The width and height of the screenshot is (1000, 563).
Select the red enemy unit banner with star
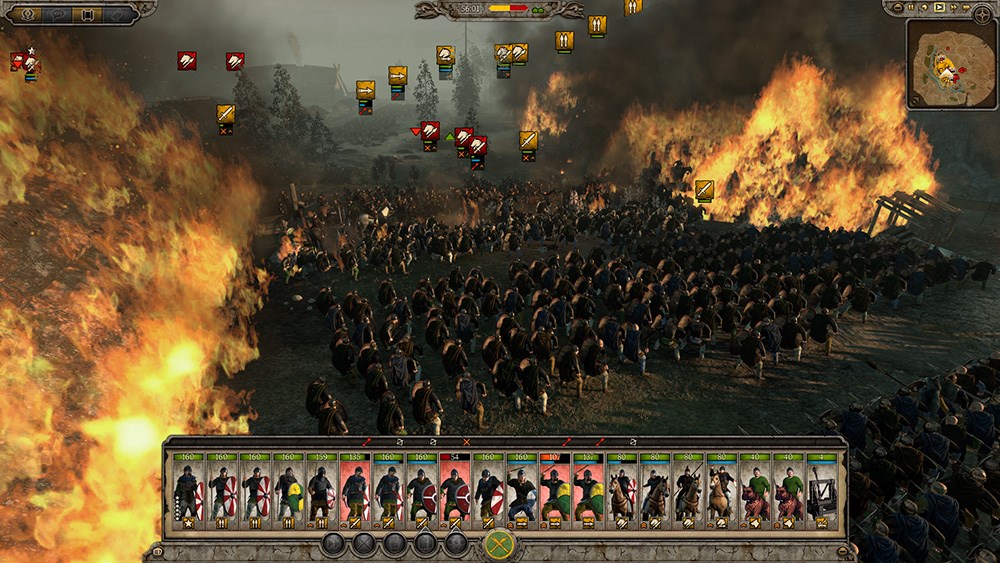[23, 63]
